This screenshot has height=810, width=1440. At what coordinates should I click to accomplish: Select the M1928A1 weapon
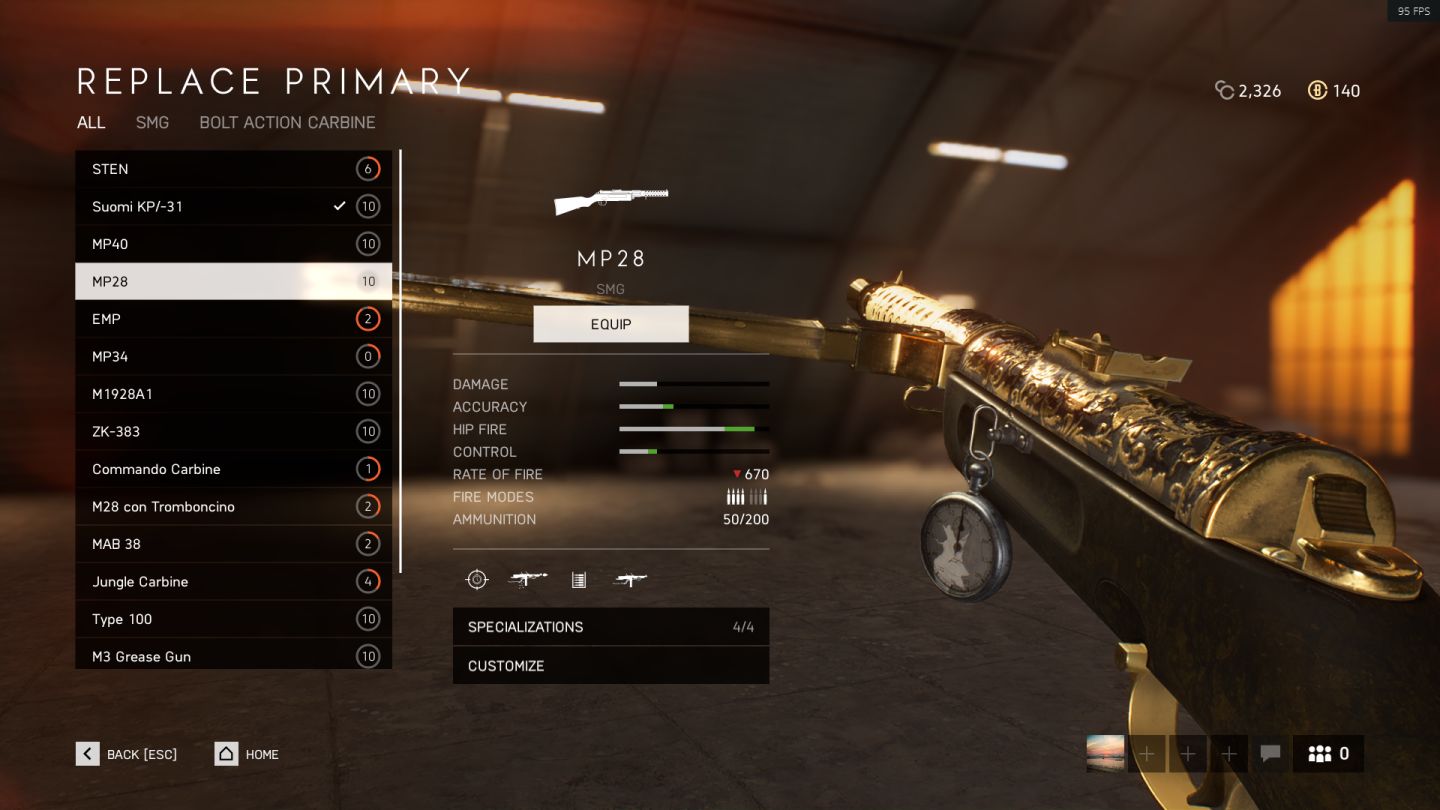[233, 394]
